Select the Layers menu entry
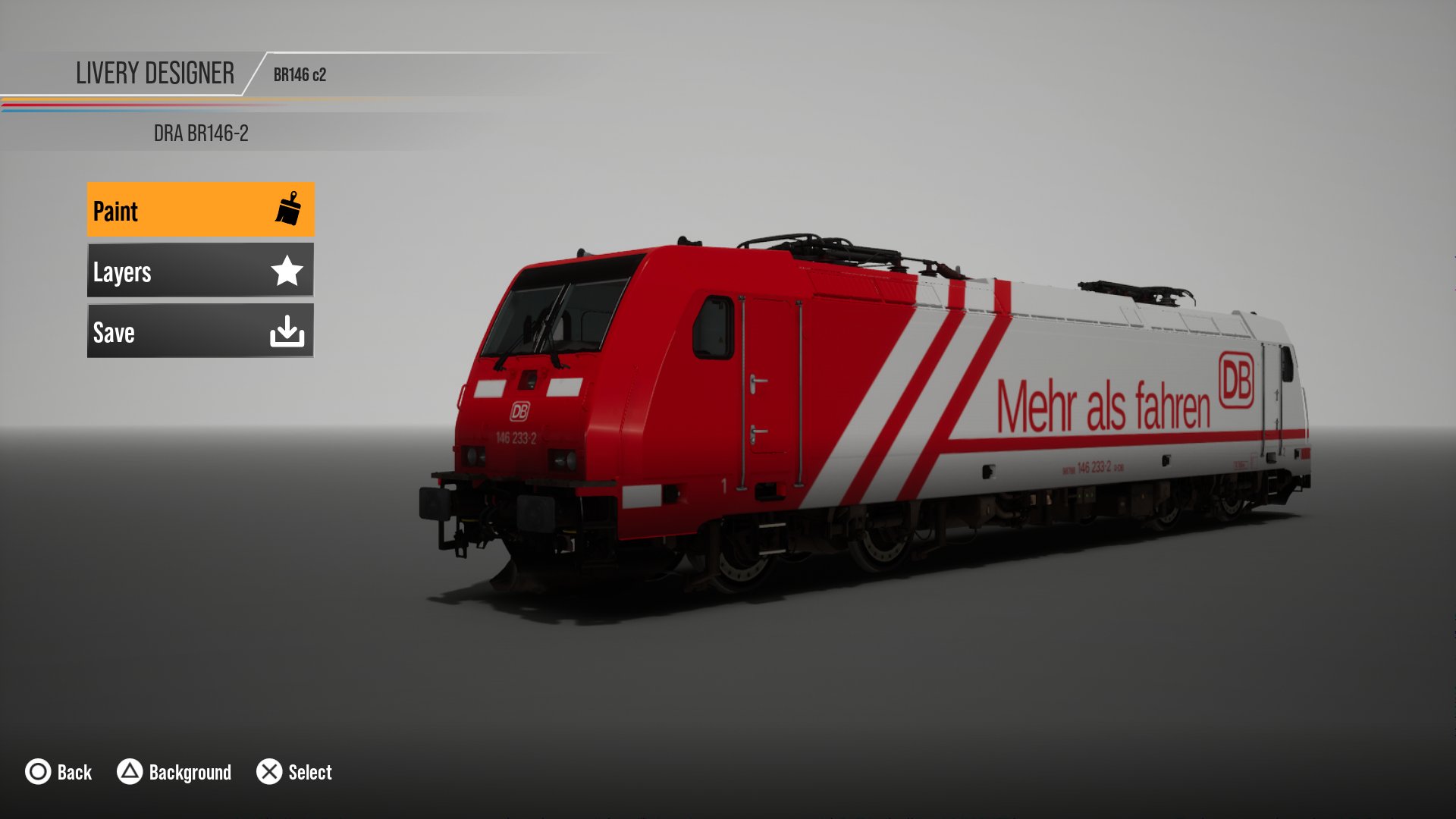1456x819 pixels. (x=200, y=271)
